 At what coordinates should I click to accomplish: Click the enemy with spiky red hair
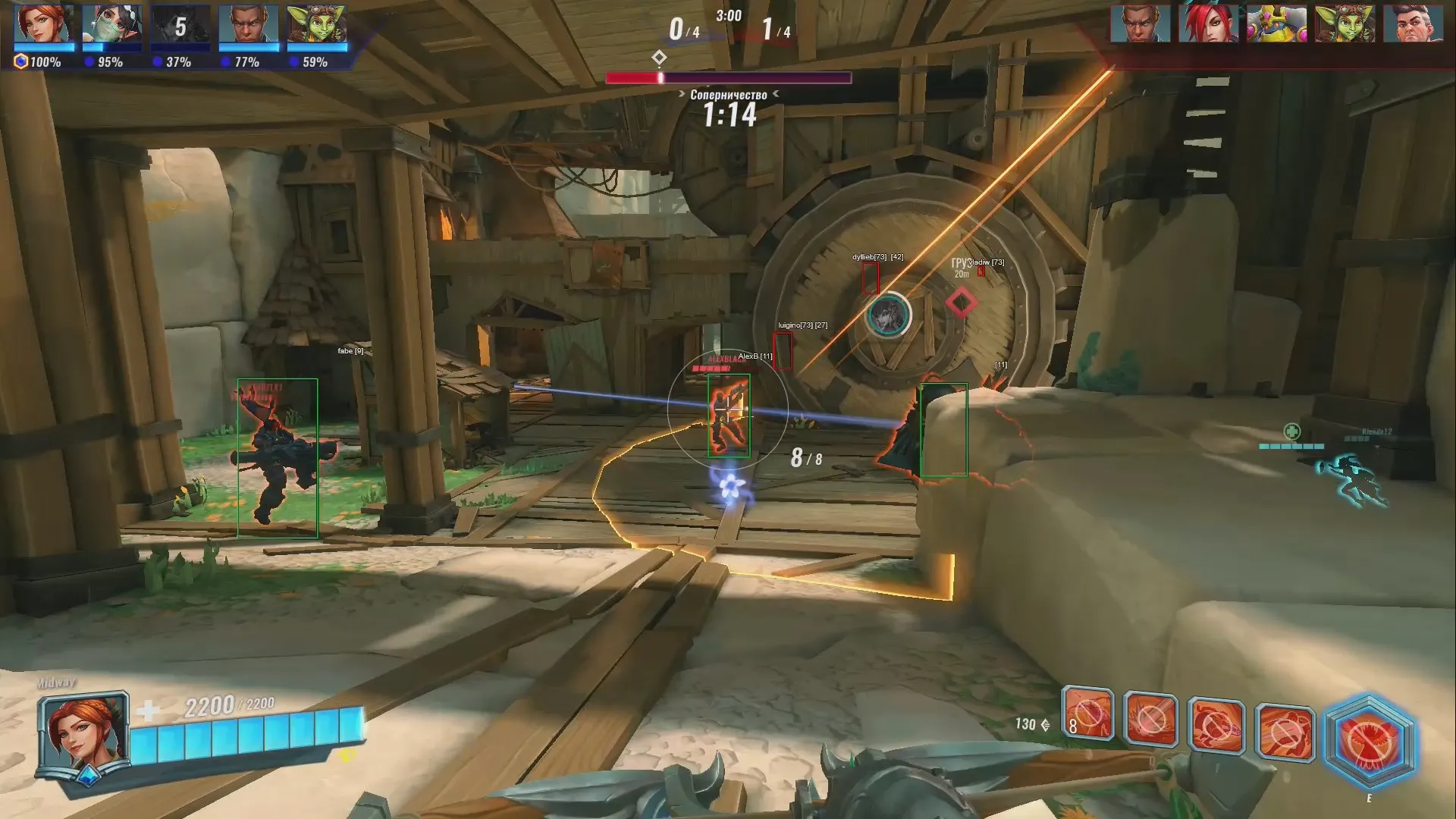click(1208, 24)
